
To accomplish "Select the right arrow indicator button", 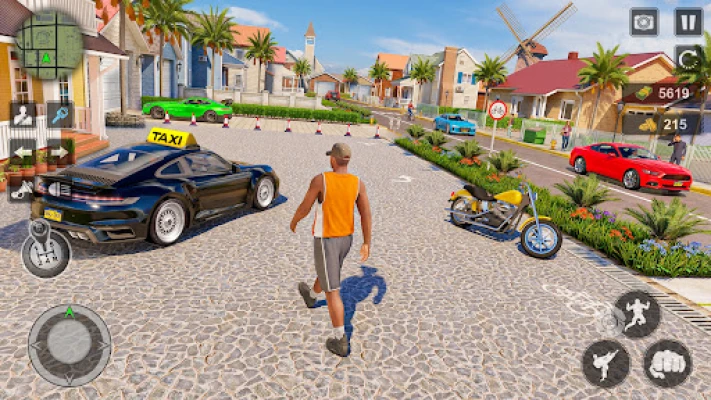I will [59, 153].
